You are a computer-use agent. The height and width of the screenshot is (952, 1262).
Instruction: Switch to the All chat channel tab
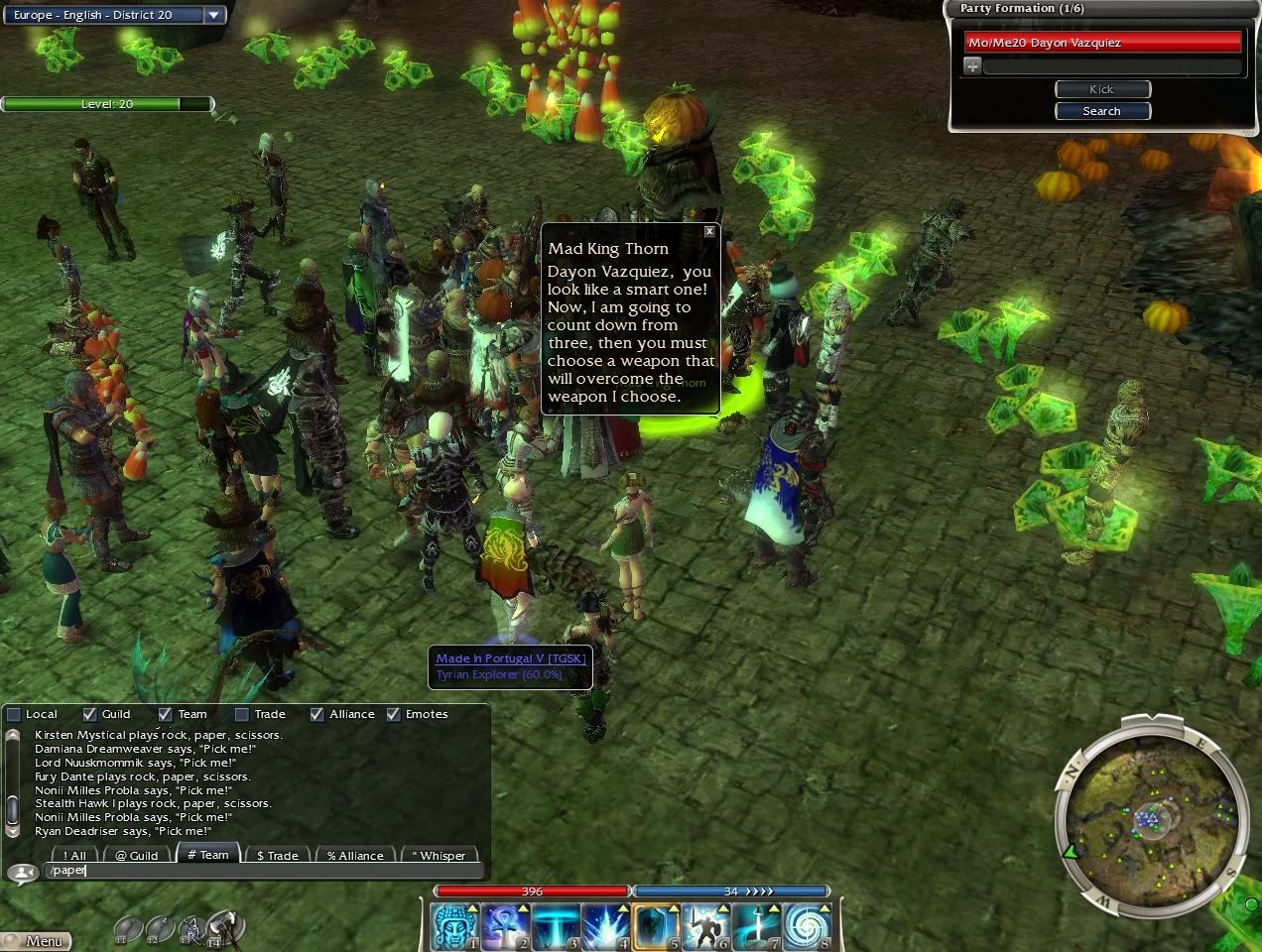[x=74, y=855]
